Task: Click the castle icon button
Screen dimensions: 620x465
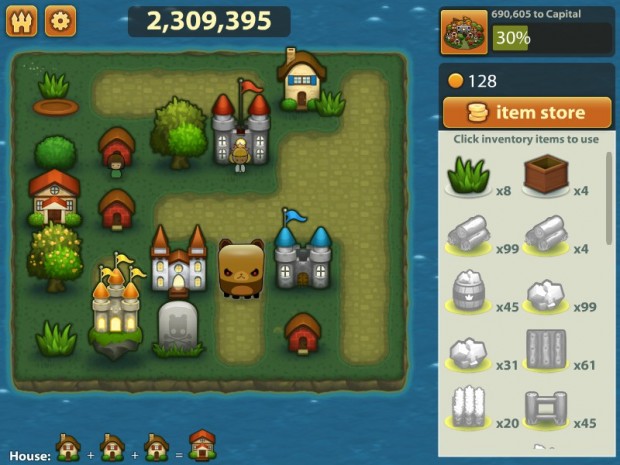Action: (x=21, y=20)
